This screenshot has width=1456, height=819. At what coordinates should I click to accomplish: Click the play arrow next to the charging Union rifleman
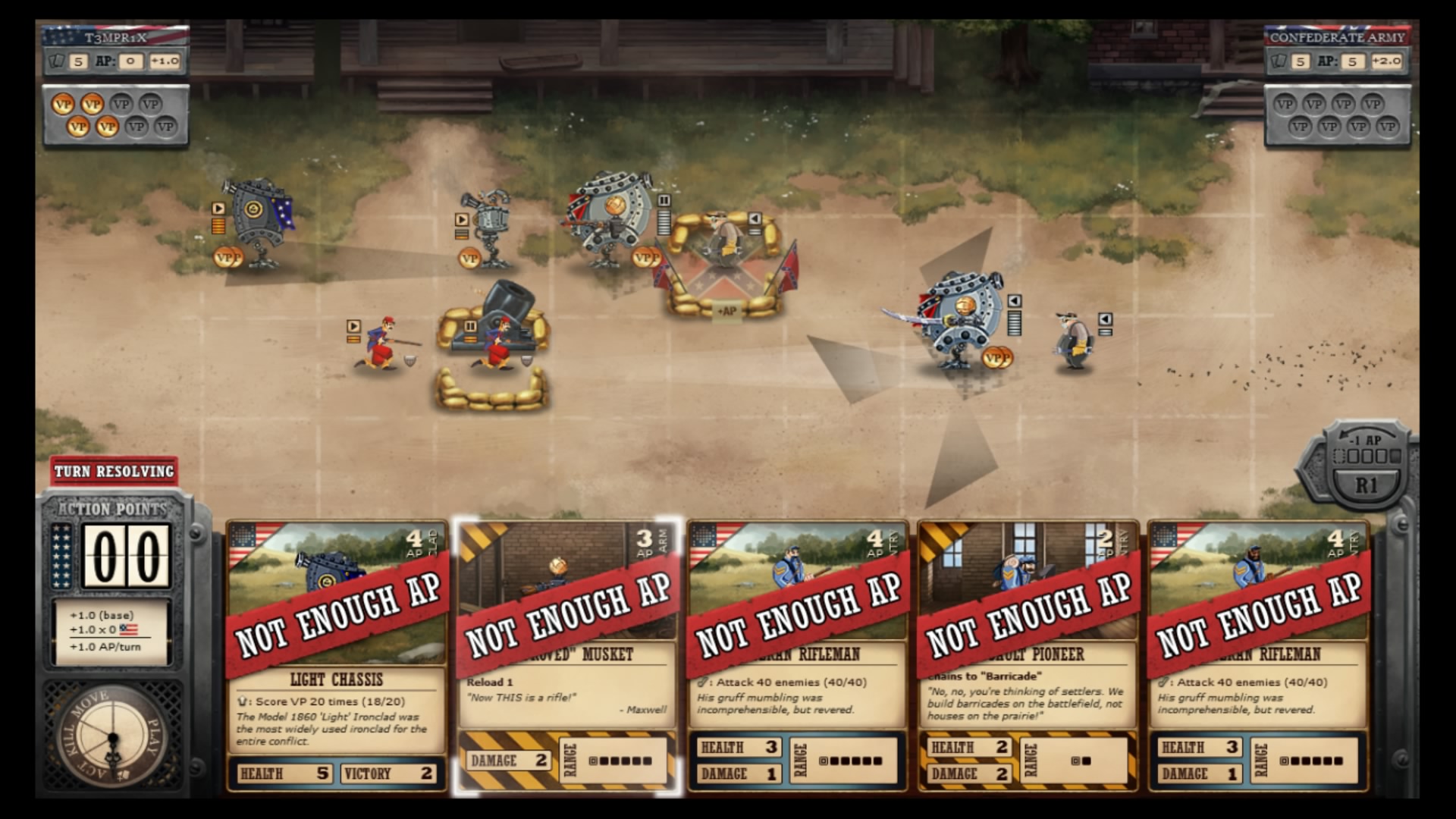point(354,326)
